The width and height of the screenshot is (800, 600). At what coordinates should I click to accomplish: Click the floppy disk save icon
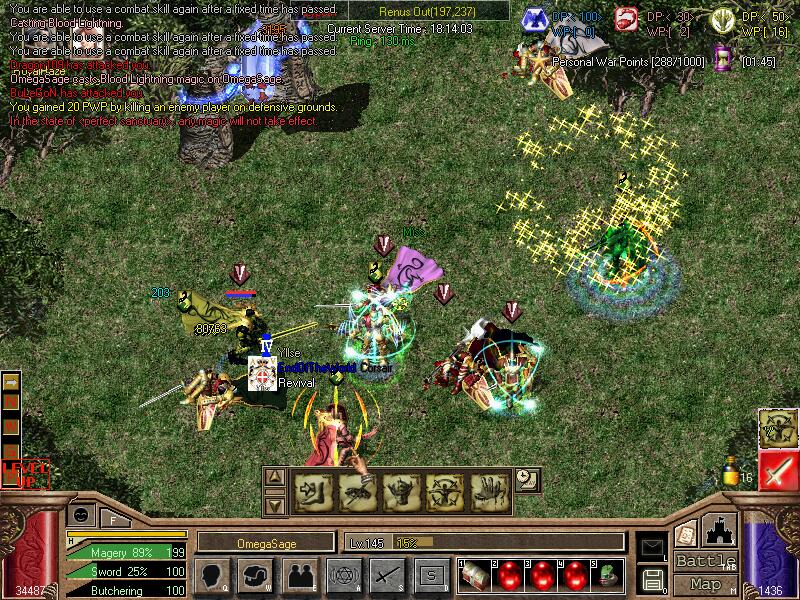tap(652, 579)
